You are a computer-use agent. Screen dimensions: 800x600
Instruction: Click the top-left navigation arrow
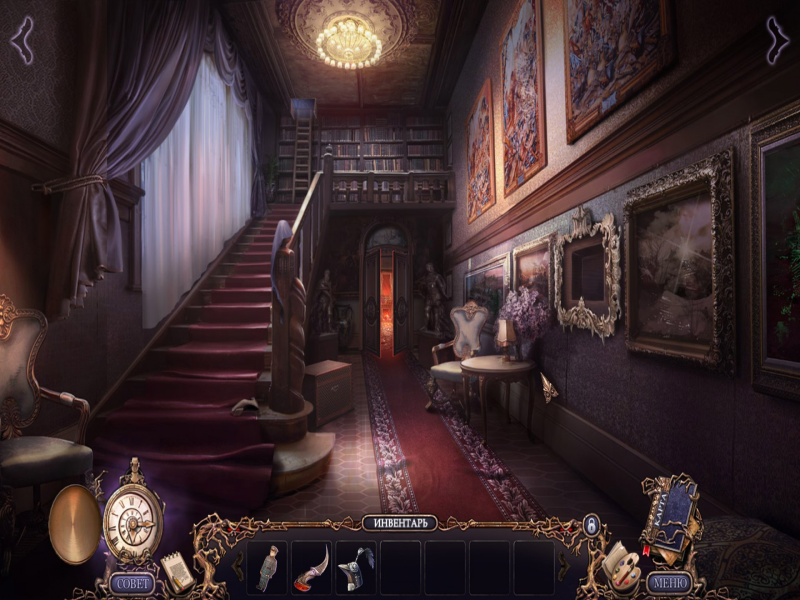click(x=21, y=39)
